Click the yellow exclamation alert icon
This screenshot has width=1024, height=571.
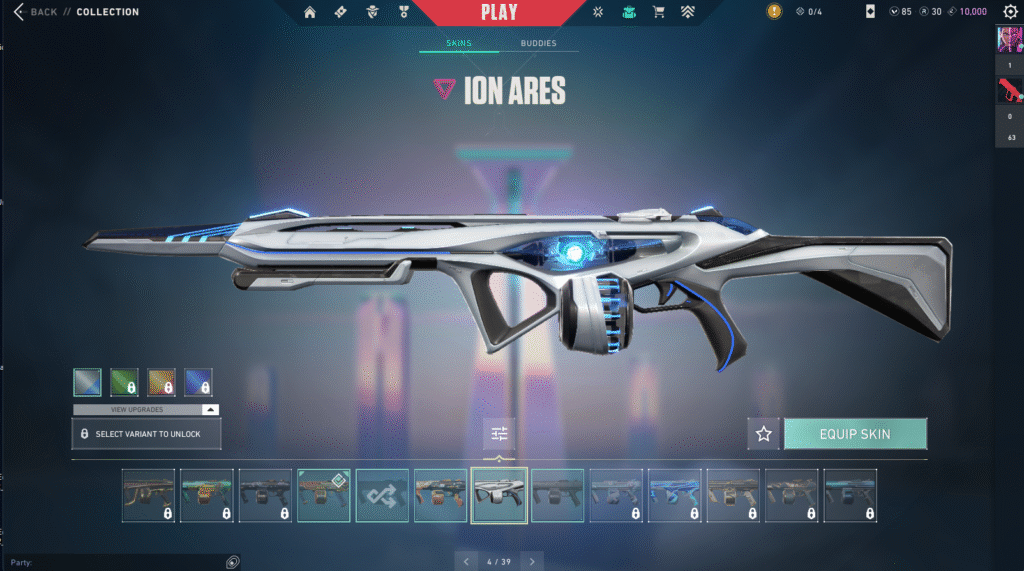(x=774, y=12)
